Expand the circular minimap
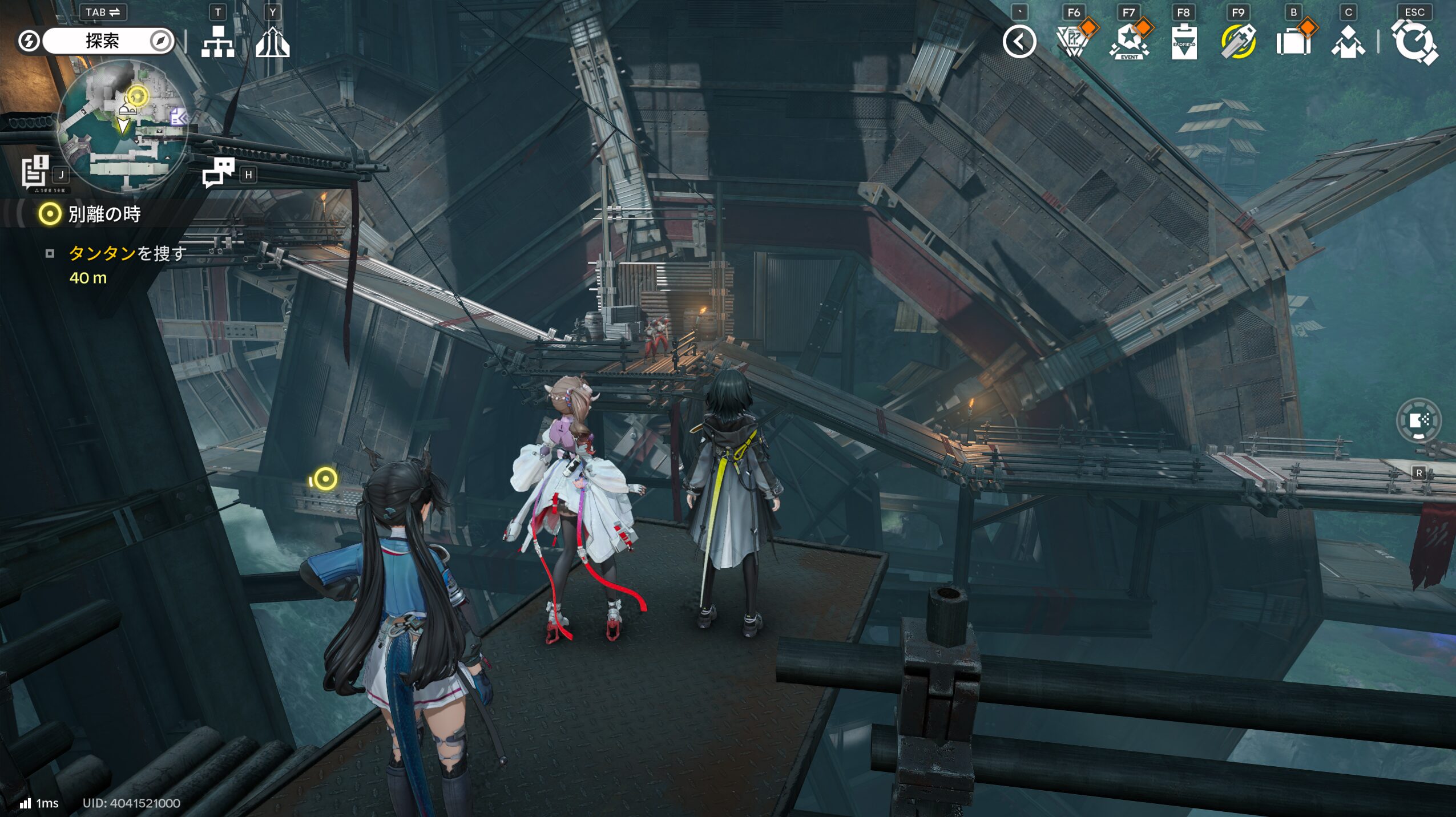 tap(123, 127)
